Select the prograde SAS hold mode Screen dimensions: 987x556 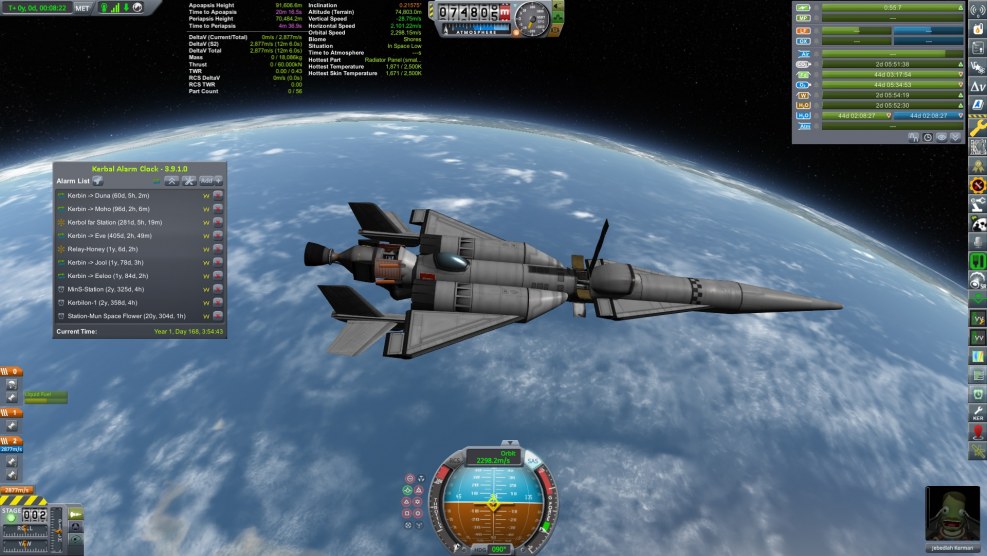[409, 490]
